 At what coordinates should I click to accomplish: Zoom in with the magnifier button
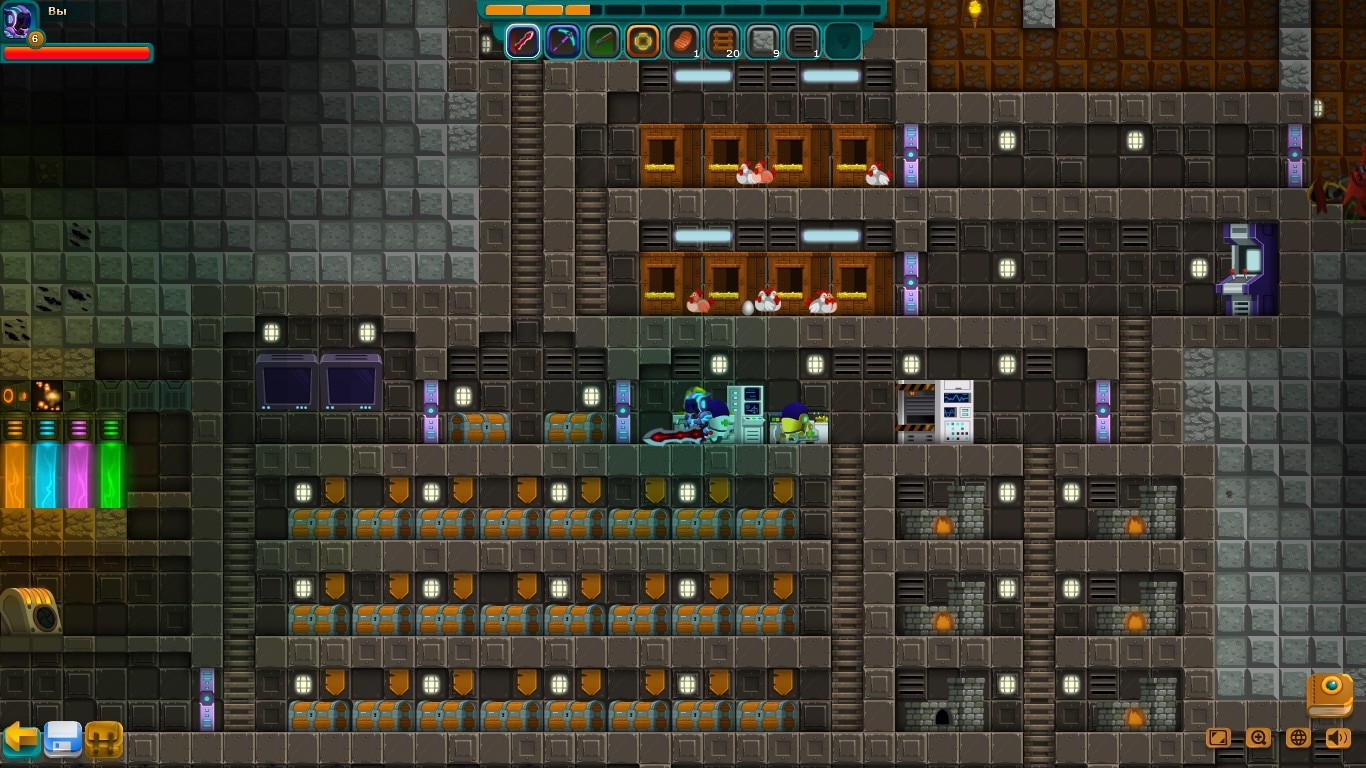tap(1258, 738)
